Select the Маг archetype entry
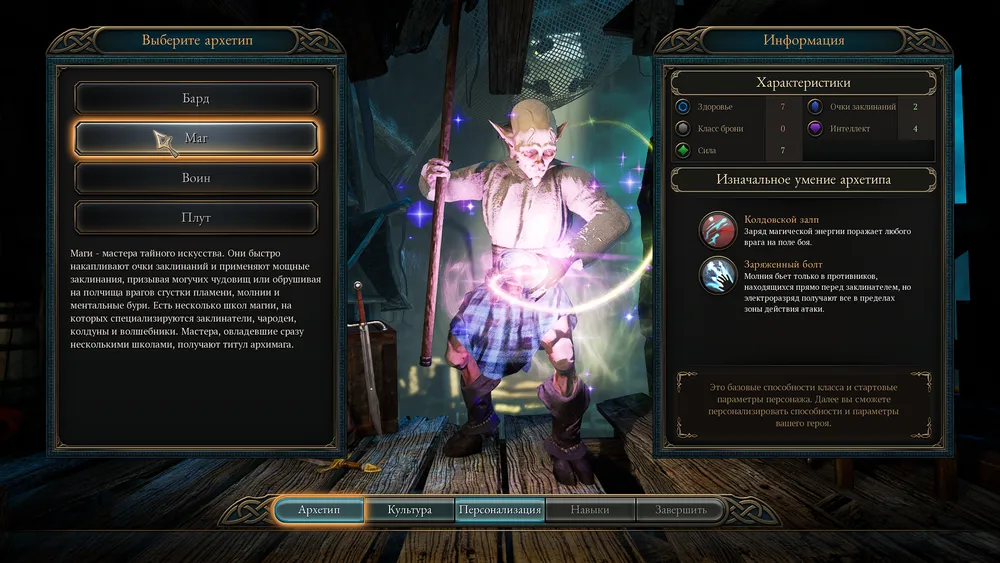1000x563 pixels. coord(196,138)
